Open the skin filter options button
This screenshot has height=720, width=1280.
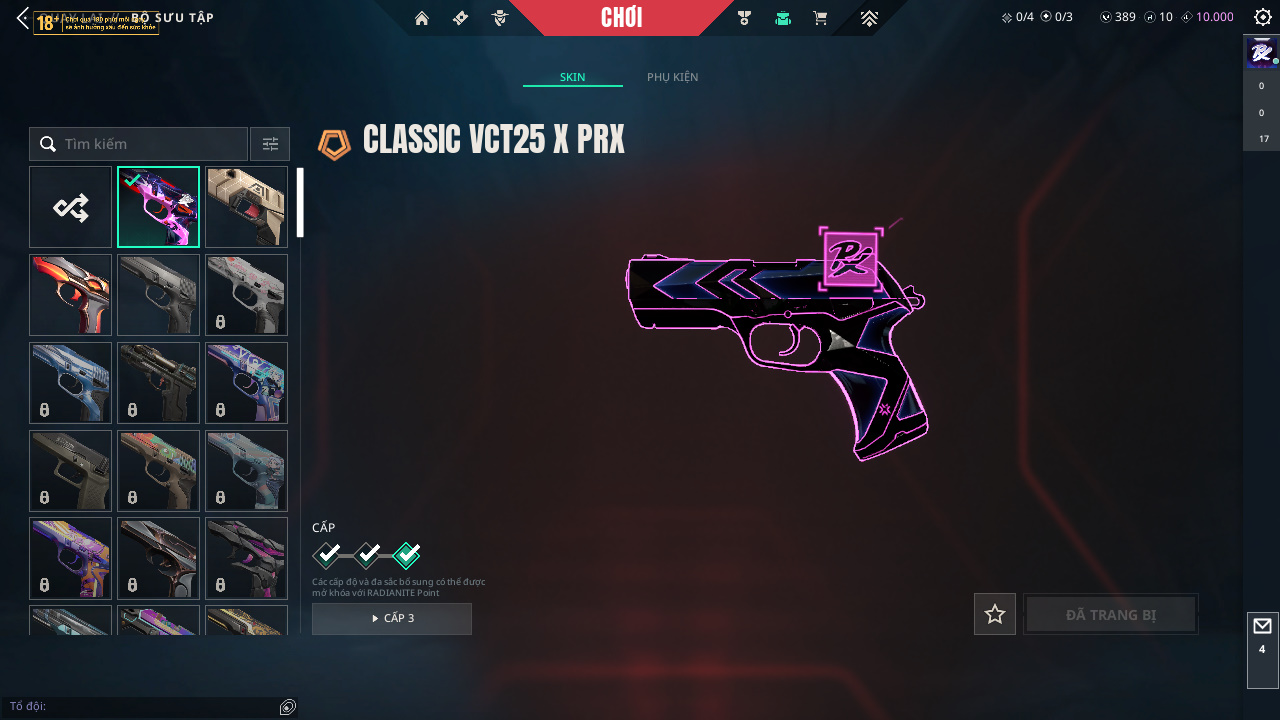(270, 144)
